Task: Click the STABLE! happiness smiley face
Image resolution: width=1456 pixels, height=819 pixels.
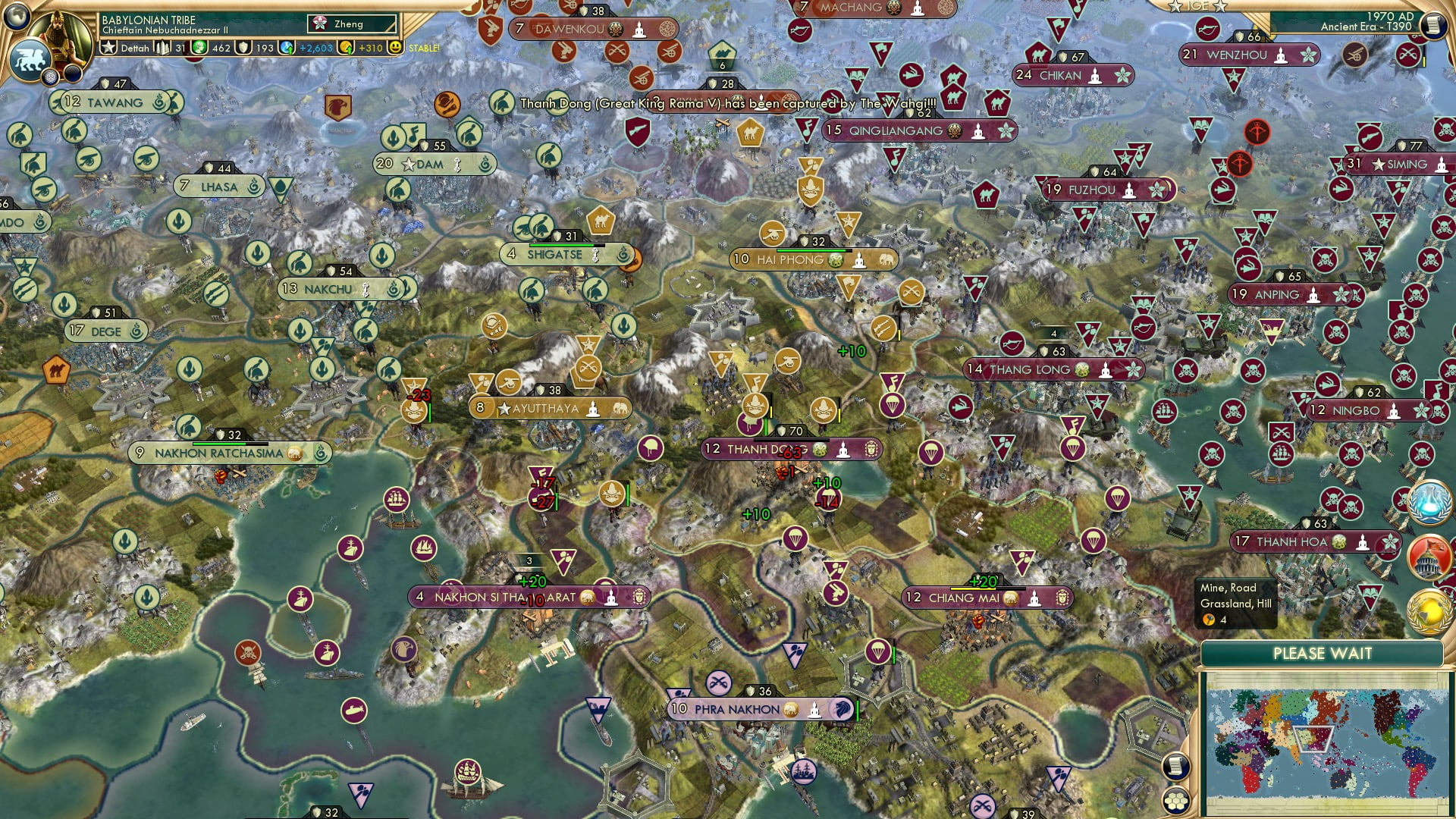Action: [394, 47]
